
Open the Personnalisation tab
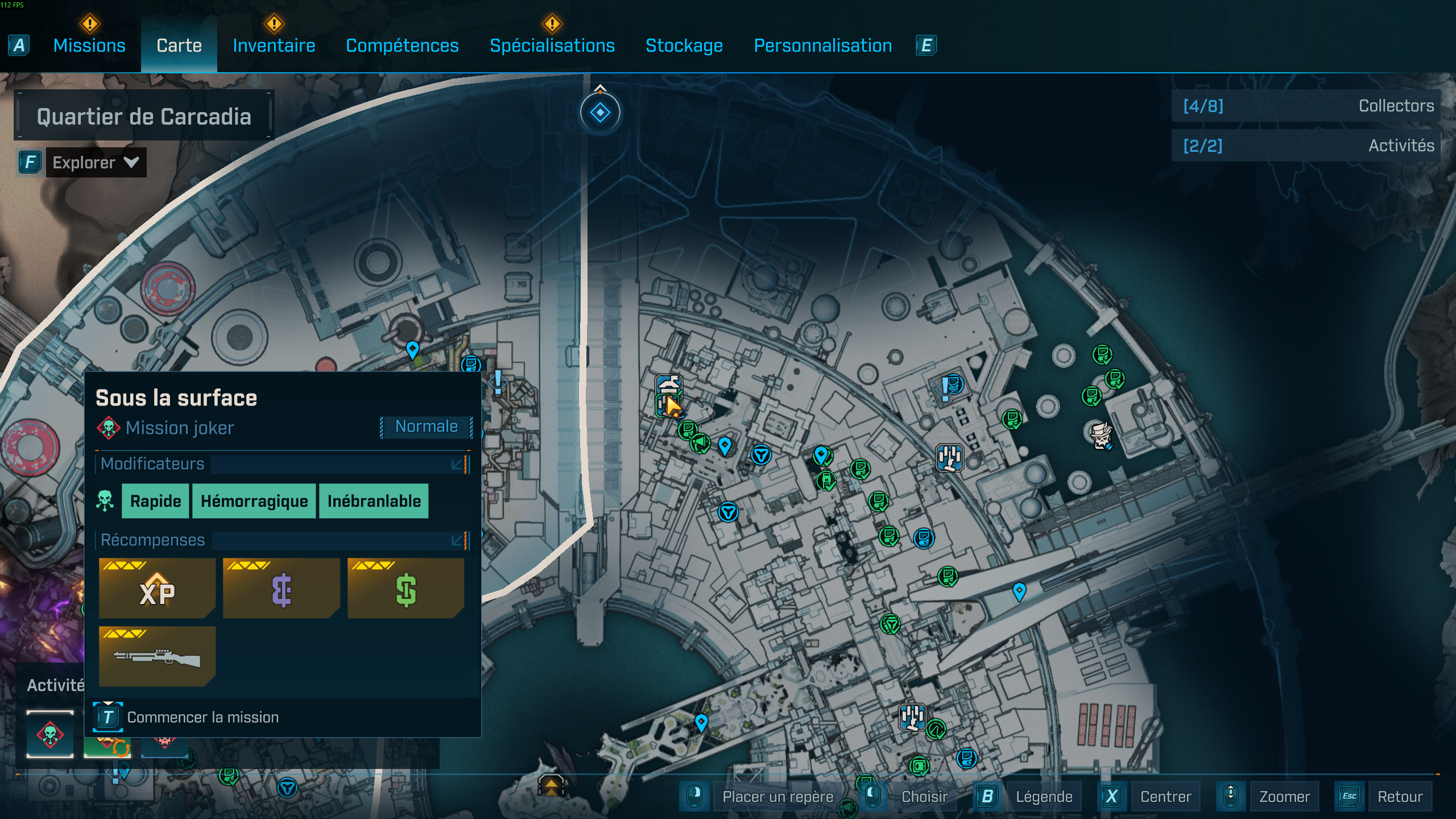click(x=822, y=45)
